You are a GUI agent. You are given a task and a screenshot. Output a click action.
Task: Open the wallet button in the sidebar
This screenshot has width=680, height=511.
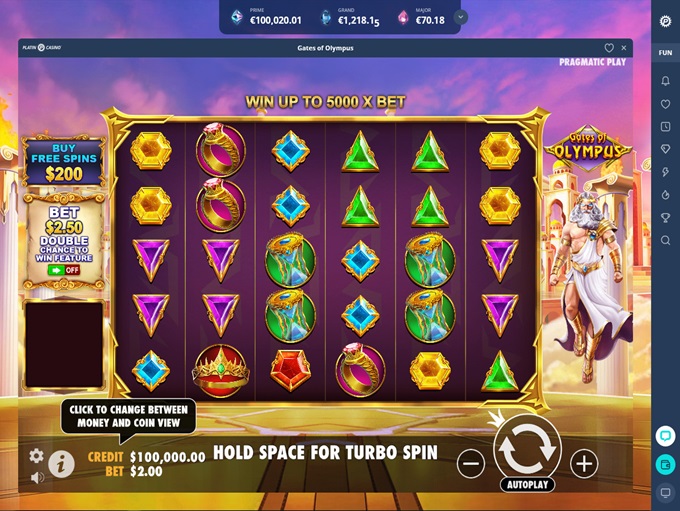tap(665, 465)
